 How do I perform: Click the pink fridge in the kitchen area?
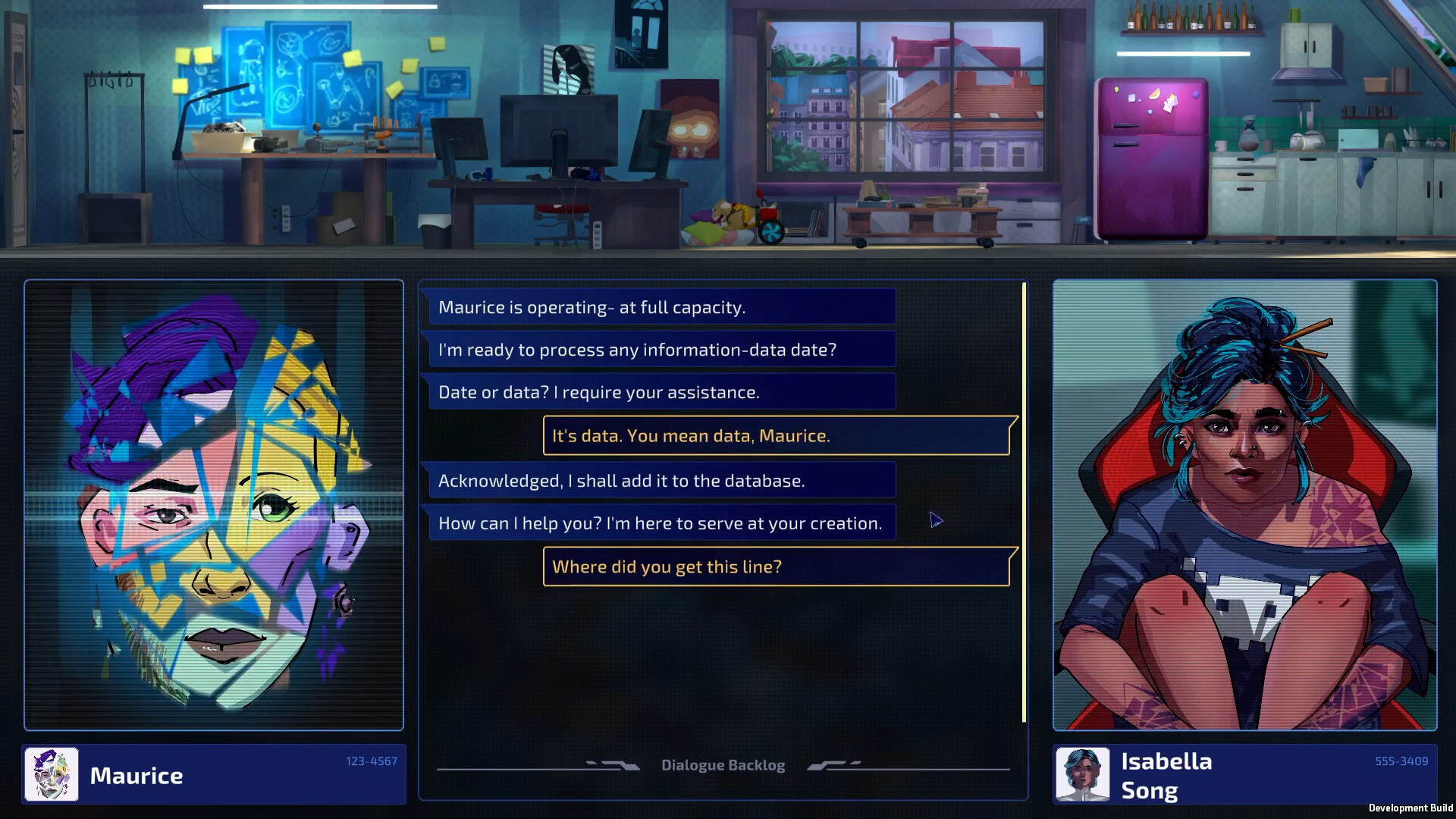[1153, 159]
